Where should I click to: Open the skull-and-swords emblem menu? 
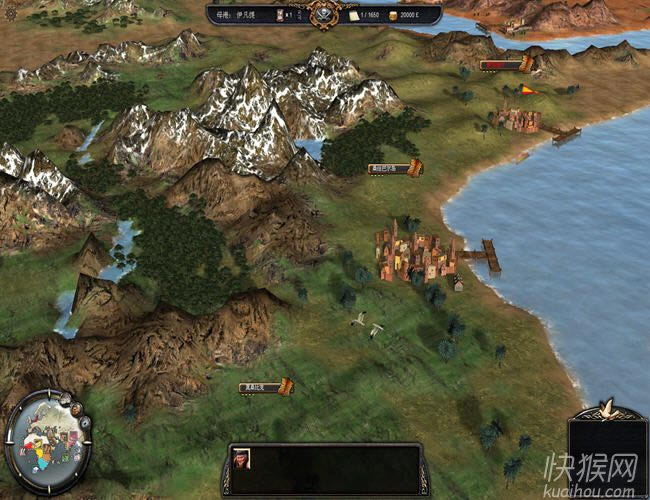[x=325, y=14]
